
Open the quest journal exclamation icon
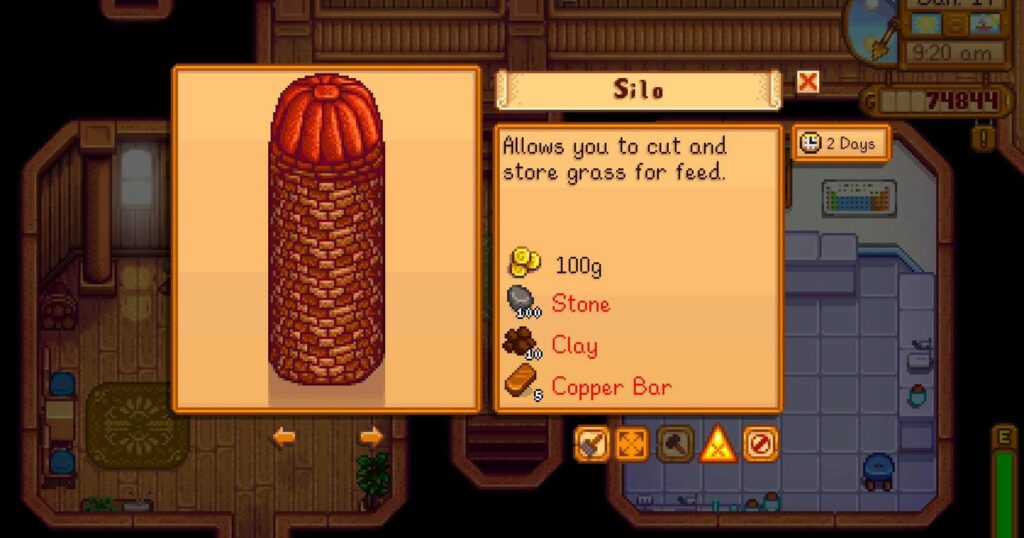point(983,136)
